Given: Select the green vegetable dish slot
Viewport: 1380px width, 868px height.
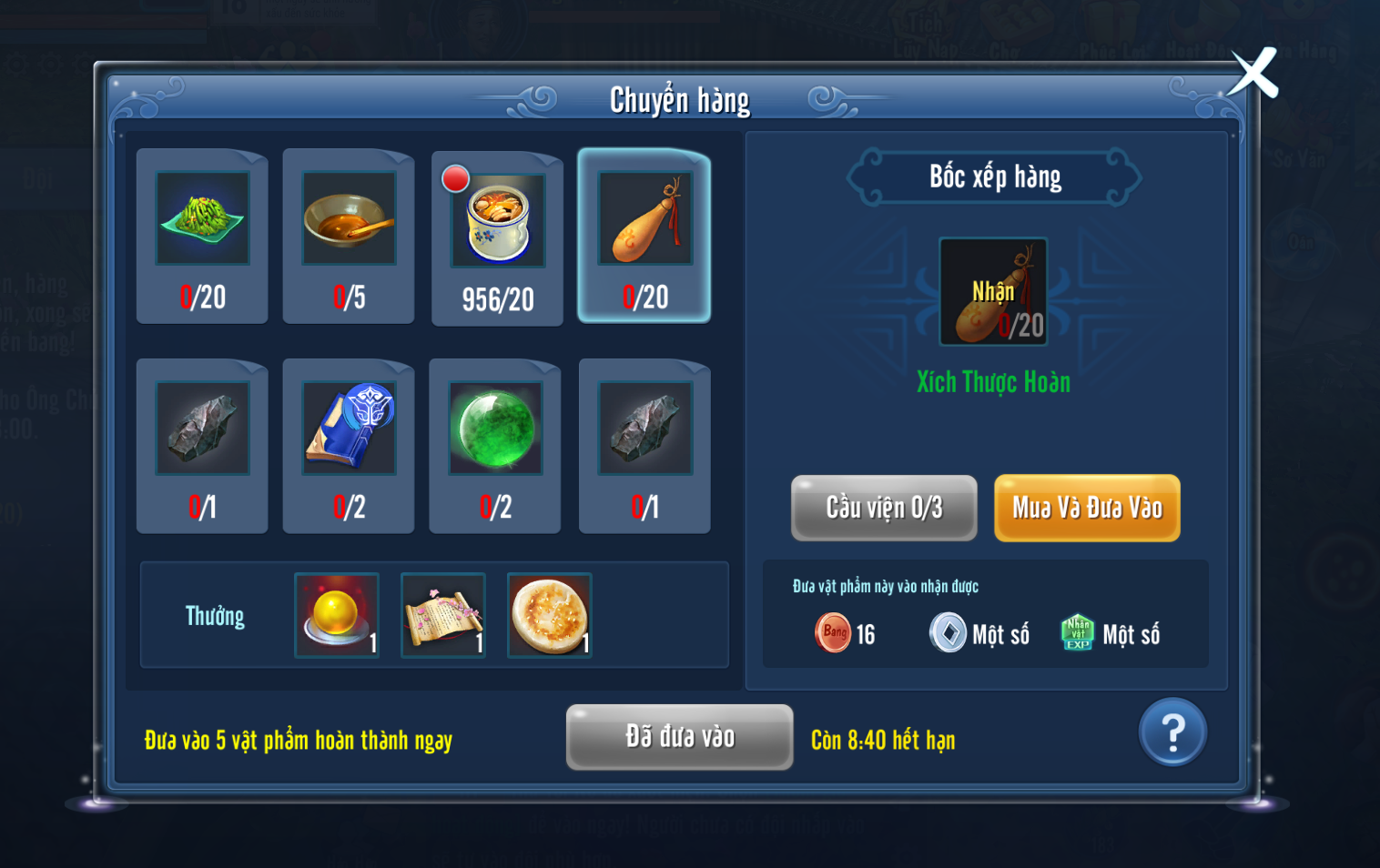Looking at the screenshot, I should point(202,236).
